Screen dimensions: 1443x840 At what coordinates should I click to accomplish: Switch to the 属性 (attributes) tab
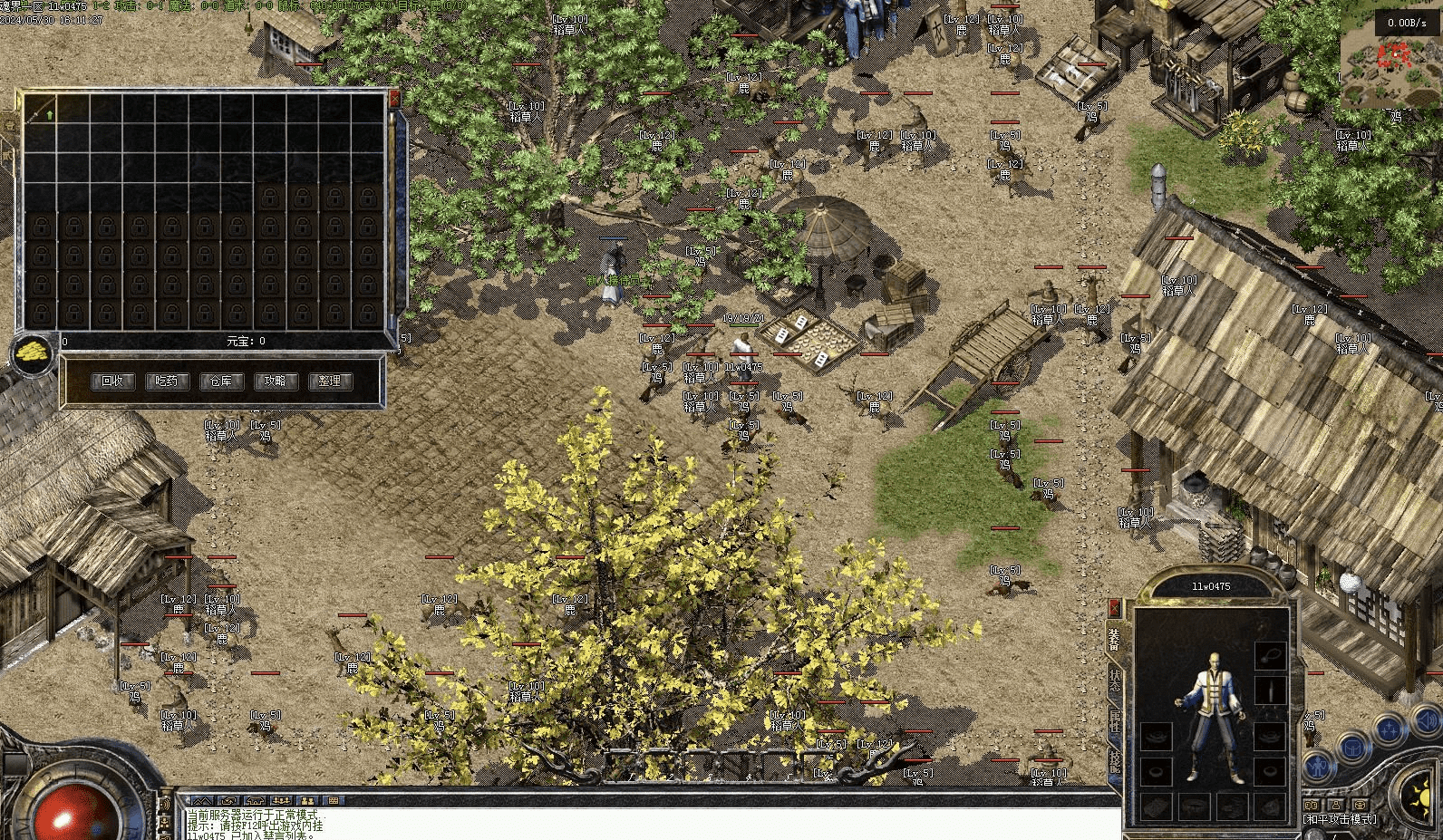coord(1114,721)
